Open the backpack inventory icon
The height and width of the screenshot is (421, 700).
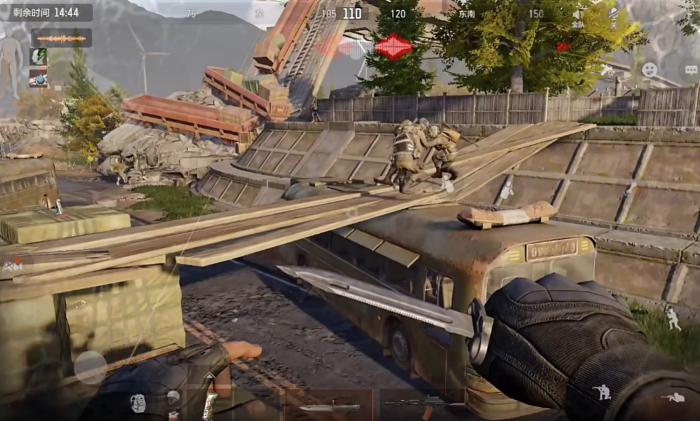(x=138, y=402)
